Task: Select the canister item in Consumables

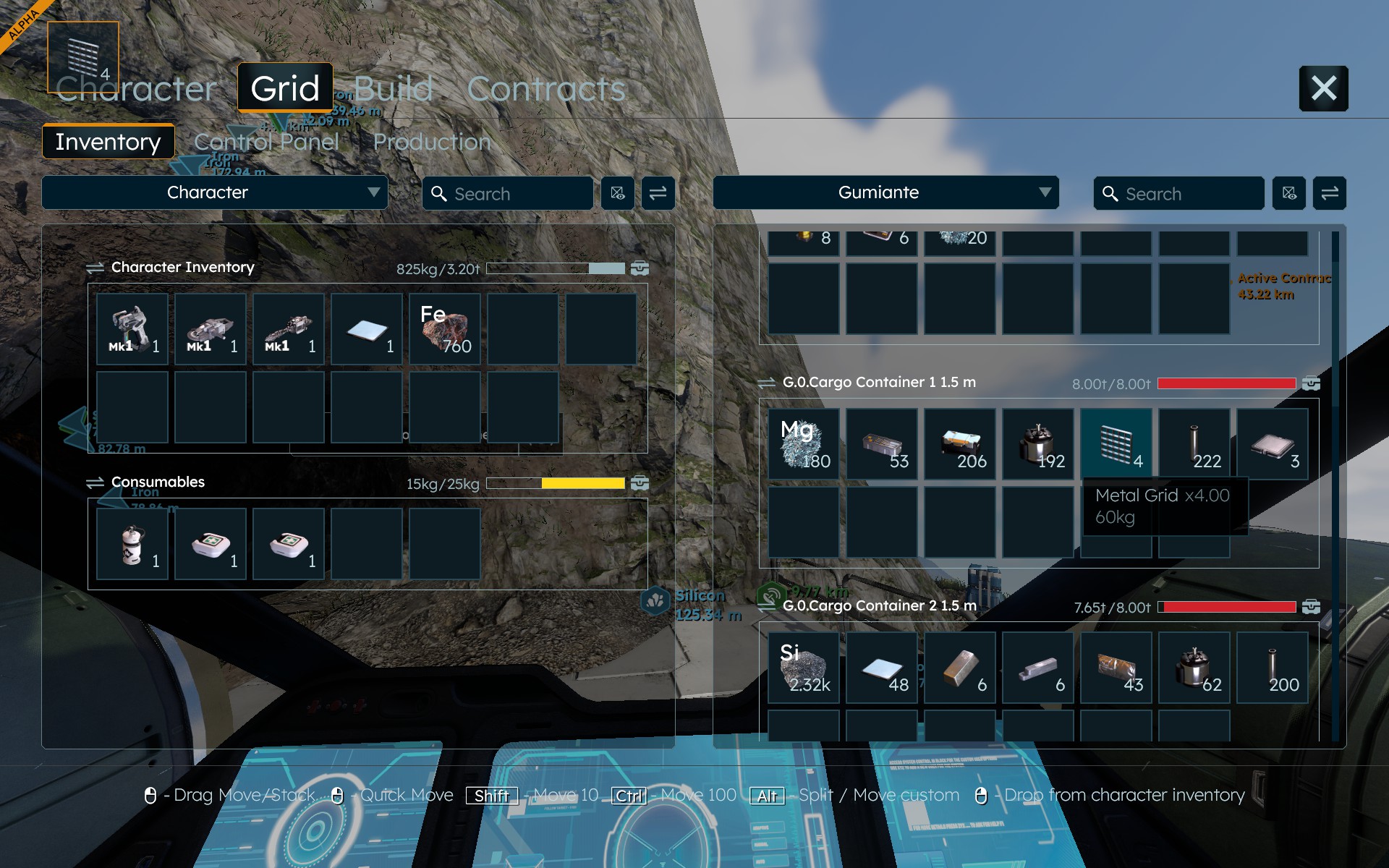Action: pyautogui.click(x=132, y=544)
